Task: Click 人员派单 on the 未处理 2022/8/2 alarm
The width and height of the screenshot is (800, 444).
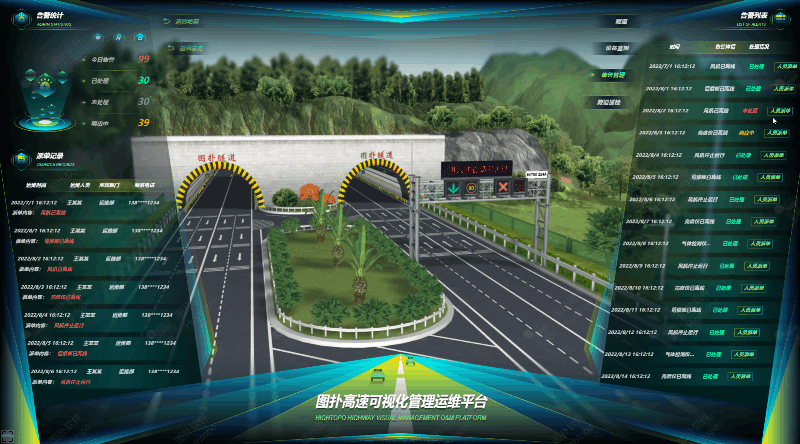Action: (x=781, y=110)
